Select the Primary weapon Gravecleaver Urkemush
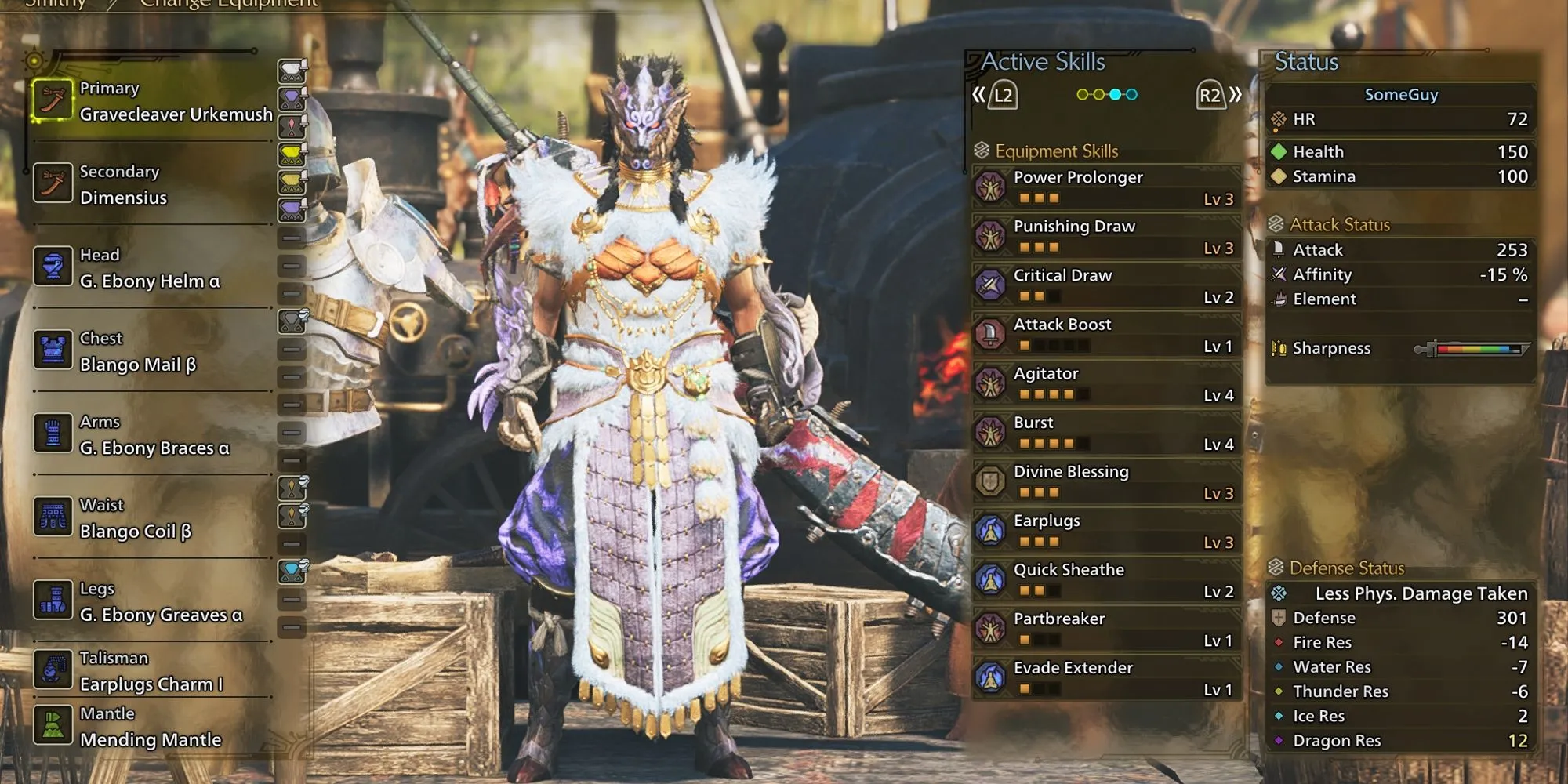Viewport: 1568px width, 784px height. pos(153,102)
